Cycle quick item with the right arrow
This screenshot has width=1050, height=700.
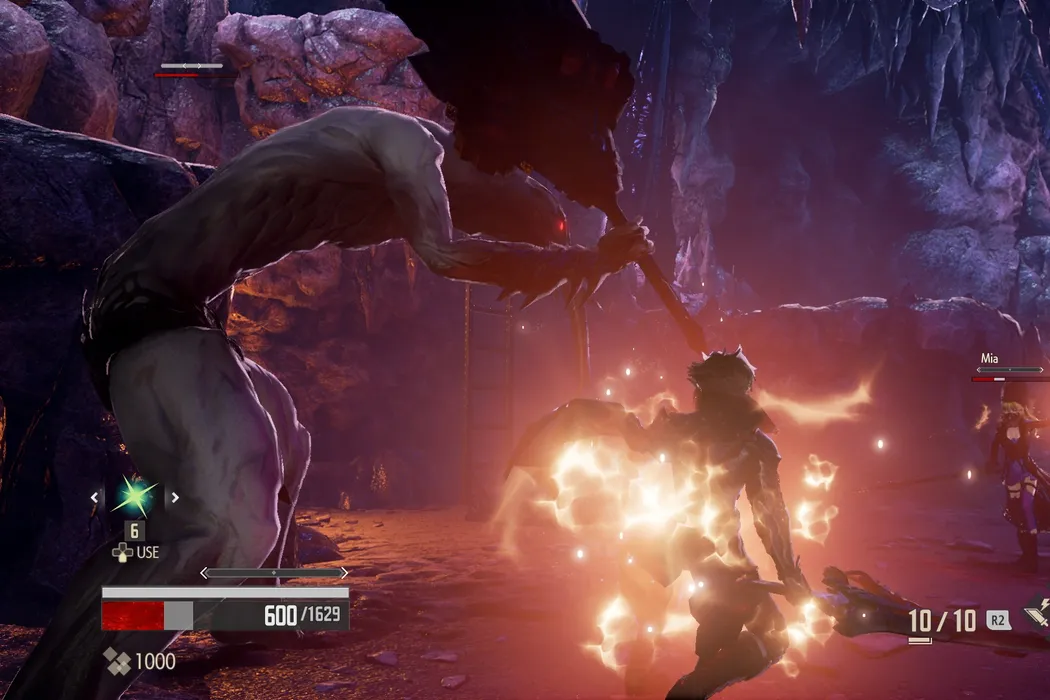click(173, 497)
